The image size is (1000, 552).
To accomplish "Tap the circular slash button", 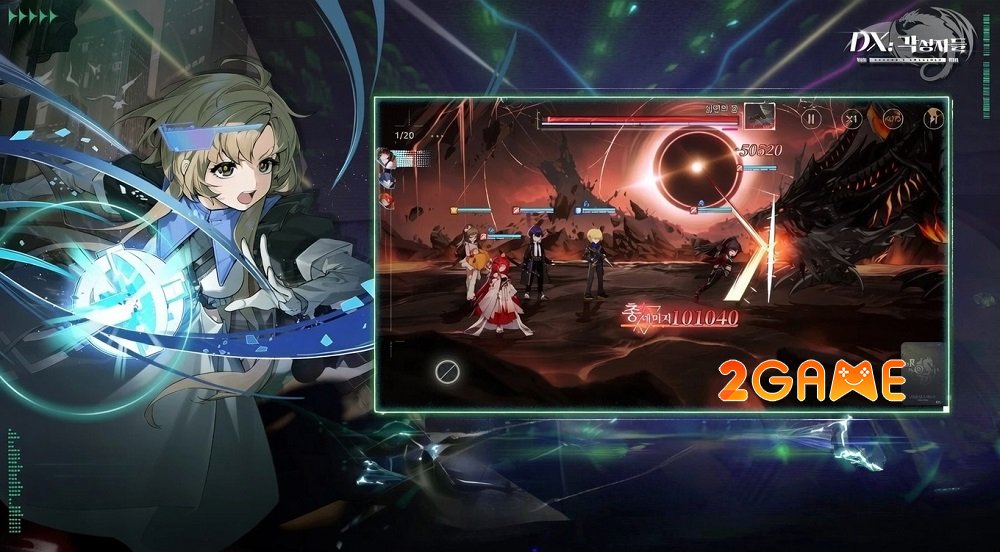I will 447,372.
